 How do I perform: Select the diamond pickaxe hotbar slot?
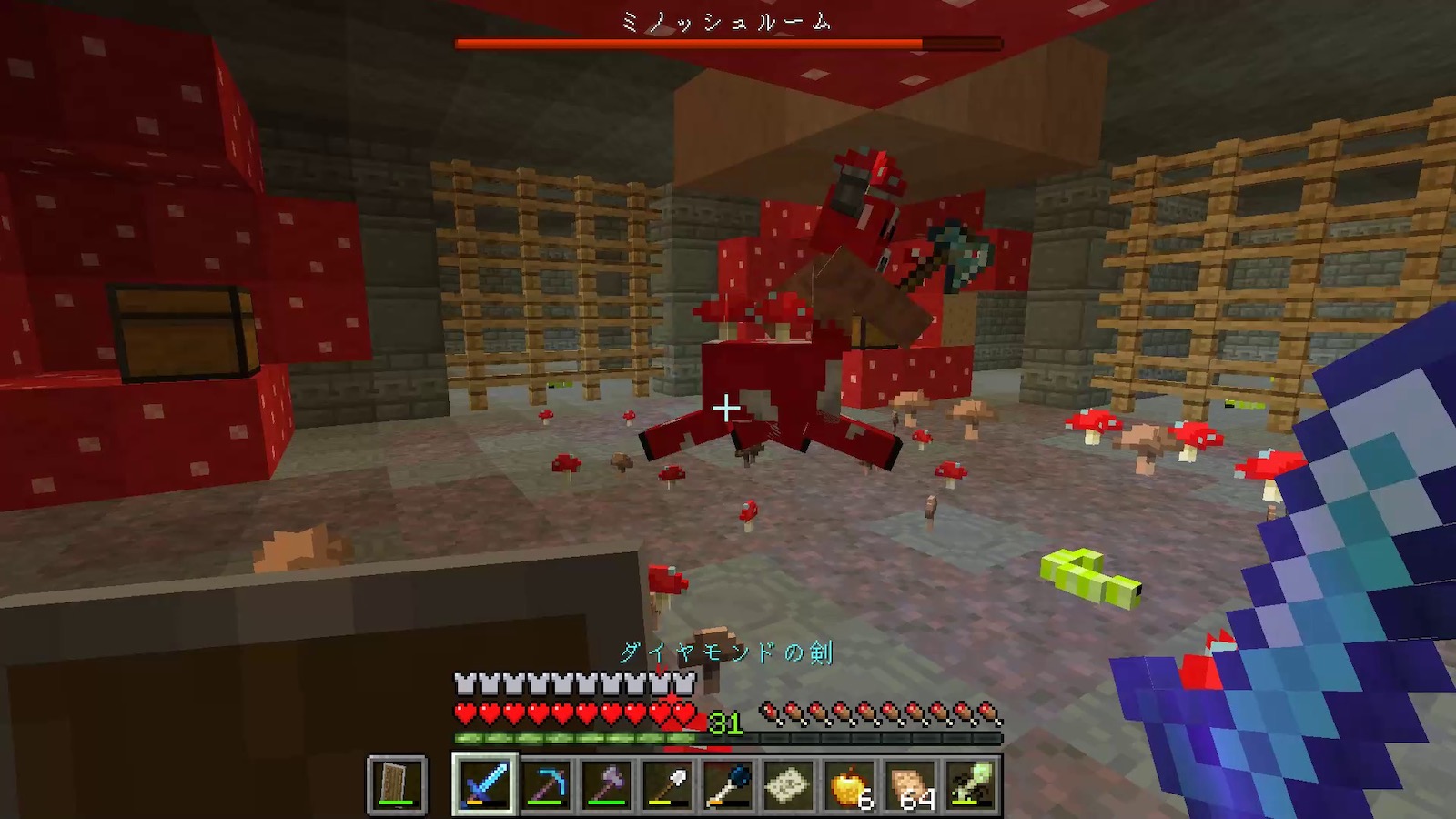[x=546, y=784]
